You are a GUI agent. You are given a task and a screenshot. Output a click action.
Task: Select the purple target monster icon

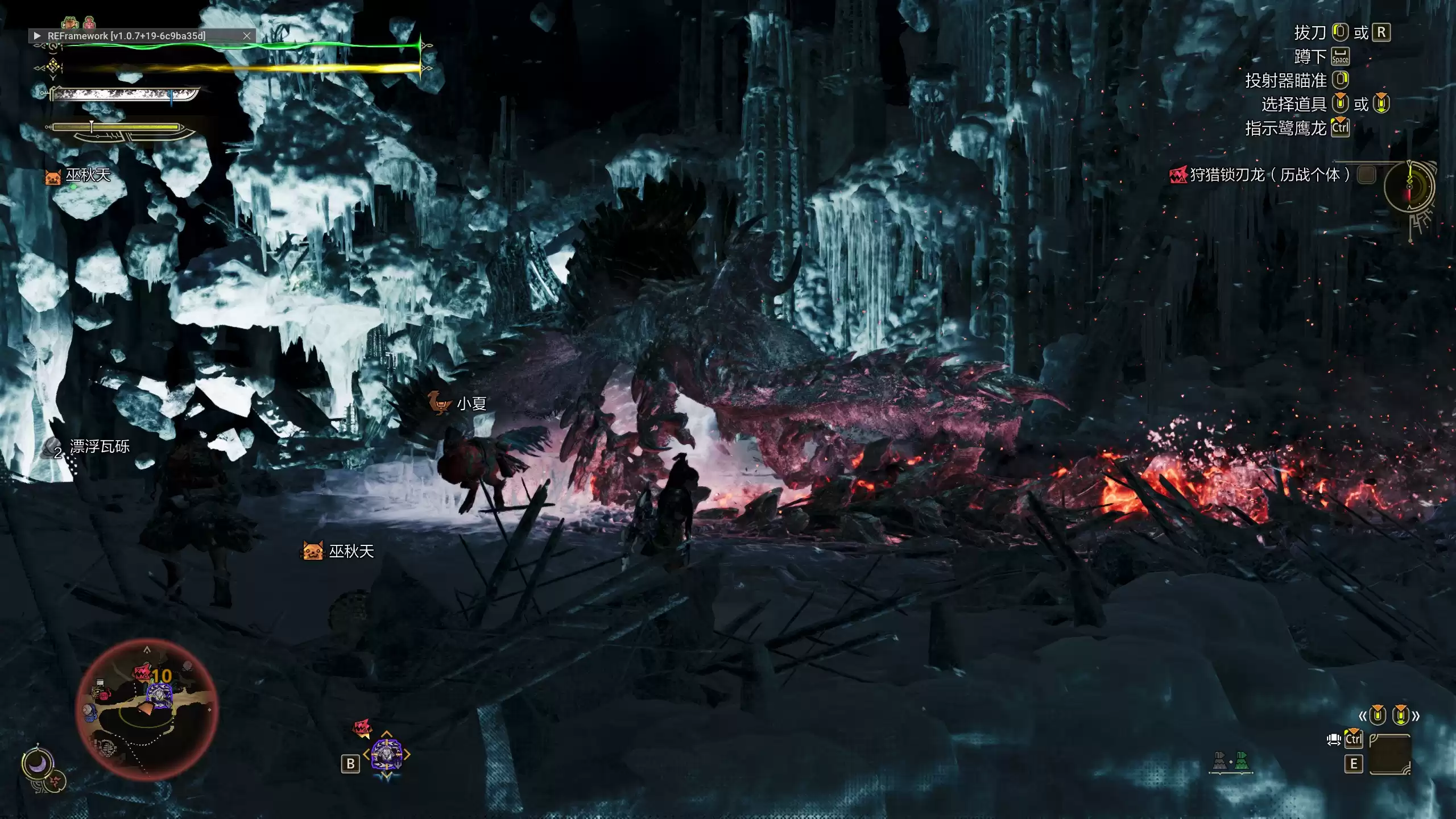click(x=387, y=755)
